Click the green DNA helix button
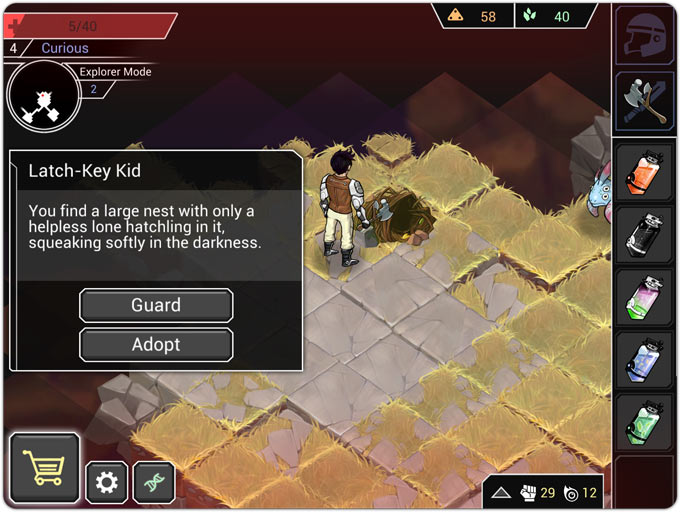680x512 pixels. (154, 483)
